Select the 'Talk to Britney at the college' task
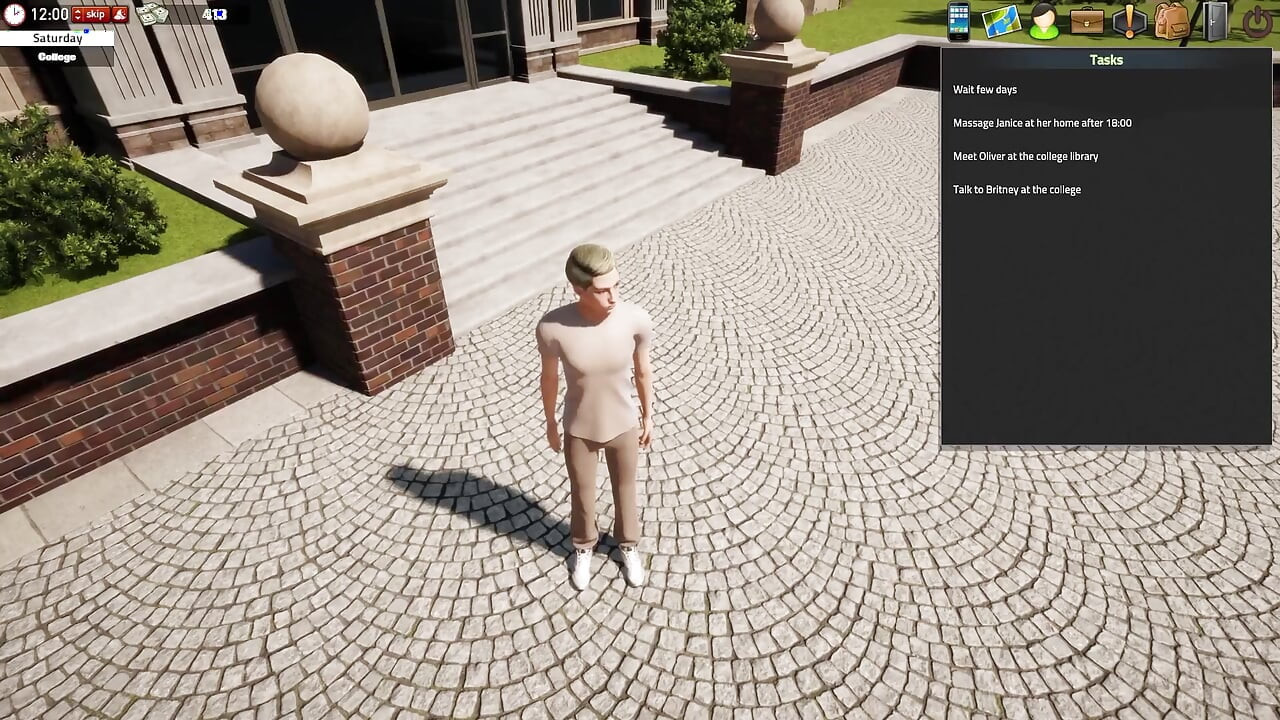Screen dimensions: 1280x720 [1016, 190]
